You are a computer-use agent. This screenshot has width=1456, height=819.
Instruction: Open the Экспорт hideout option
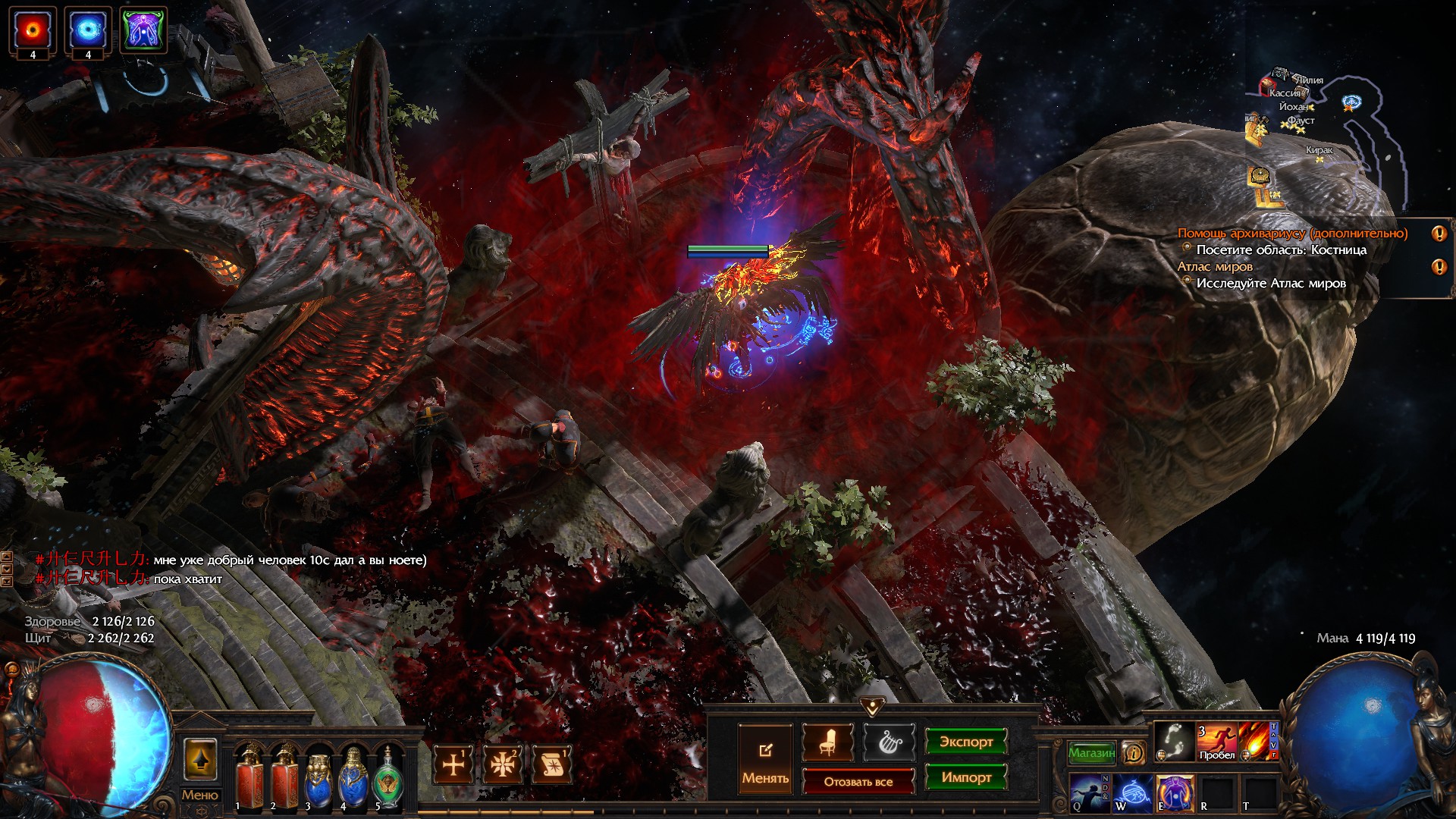965,742
